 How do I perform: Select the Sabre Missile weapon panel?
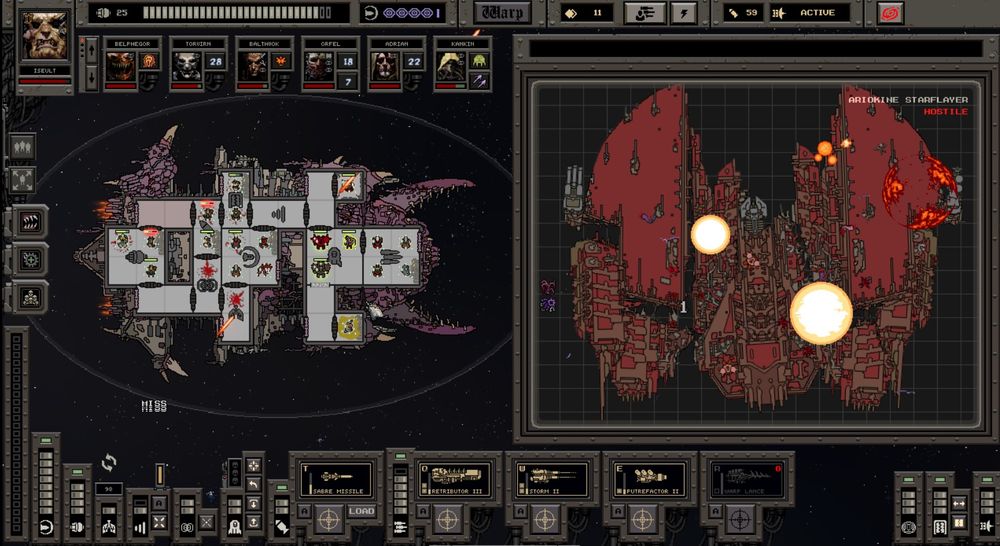(x=335, y=479)
